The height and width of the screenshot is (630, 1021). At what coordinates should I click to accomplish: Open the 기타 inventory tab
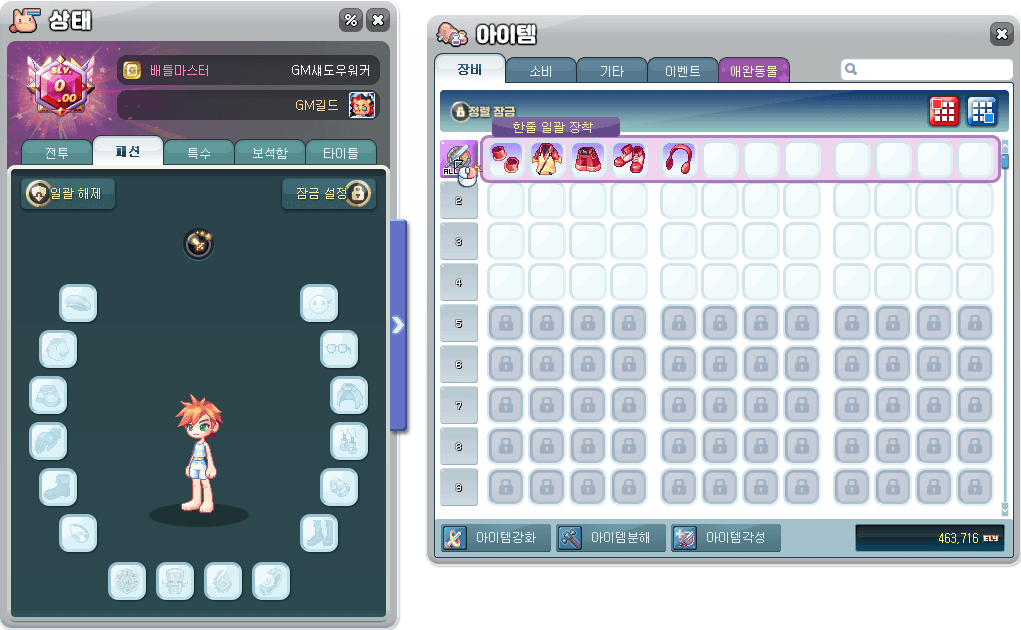click(x=611, y=71)
